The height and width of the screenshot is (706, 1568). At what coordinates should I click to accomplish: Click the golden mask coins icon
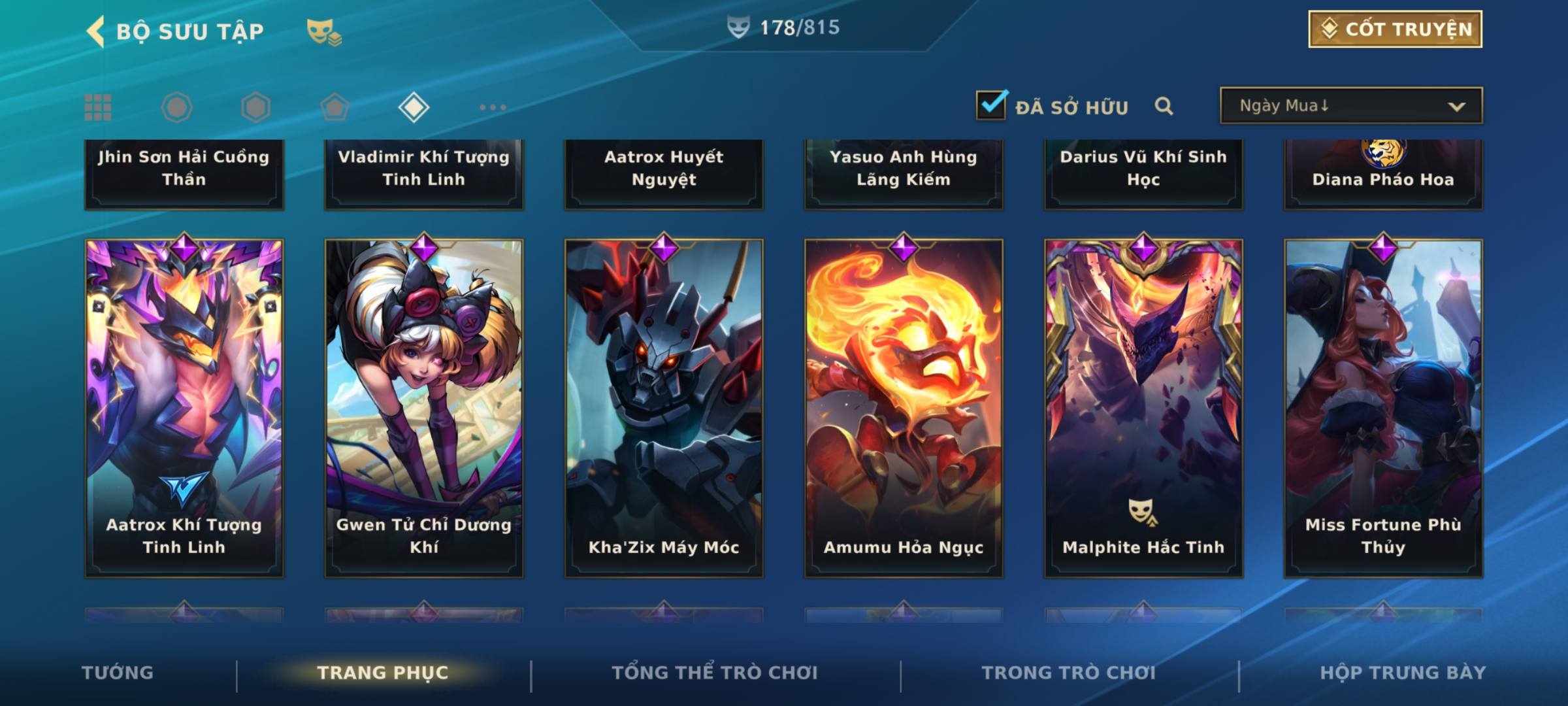tap(324, 31)
